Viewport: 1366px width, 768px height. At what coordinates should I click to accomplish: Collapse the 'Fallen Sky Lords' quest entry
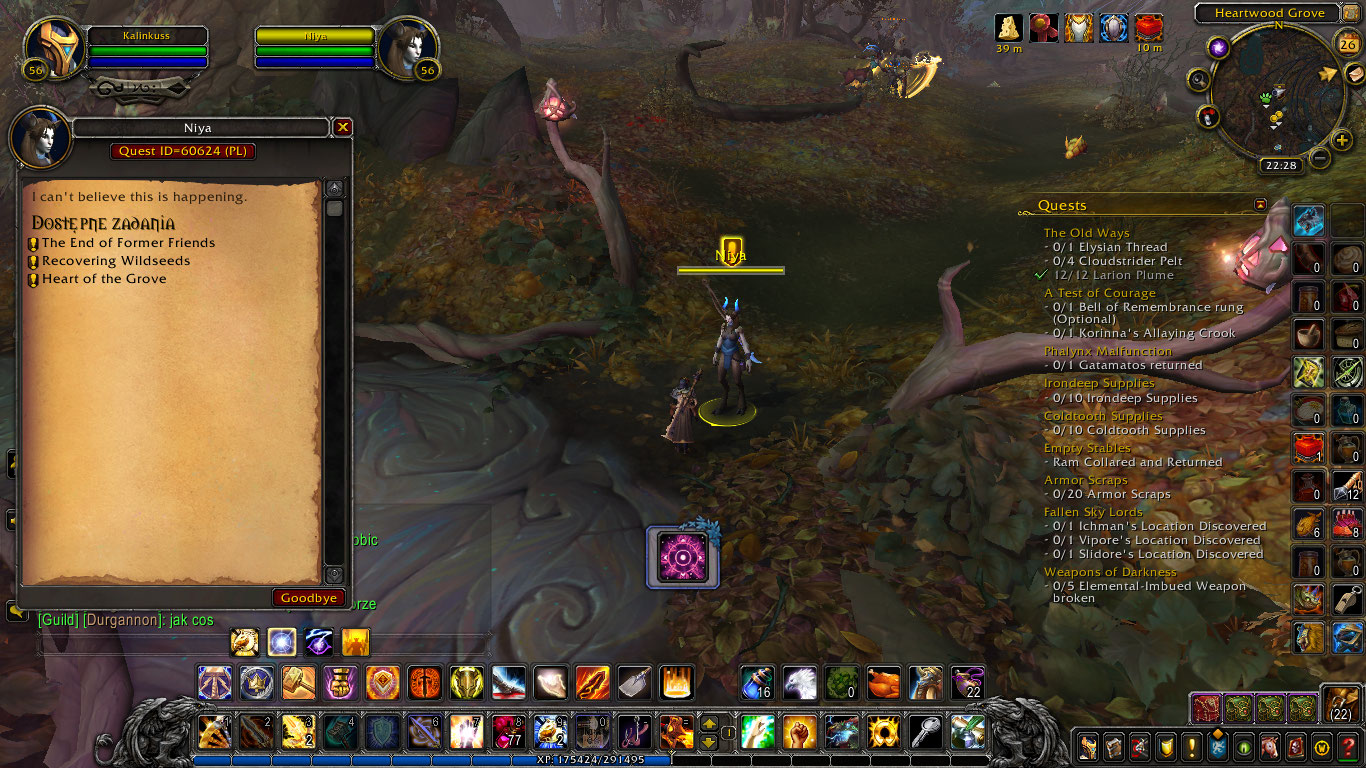click(x=1096, y=511)
